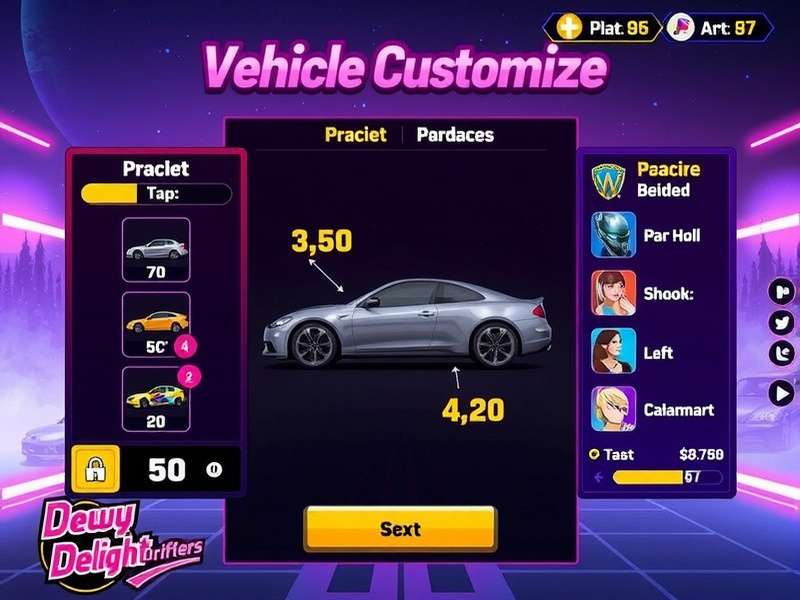Switch to the Praciet tab
This screenshot has height=600, width=800.
click(355, 134)
